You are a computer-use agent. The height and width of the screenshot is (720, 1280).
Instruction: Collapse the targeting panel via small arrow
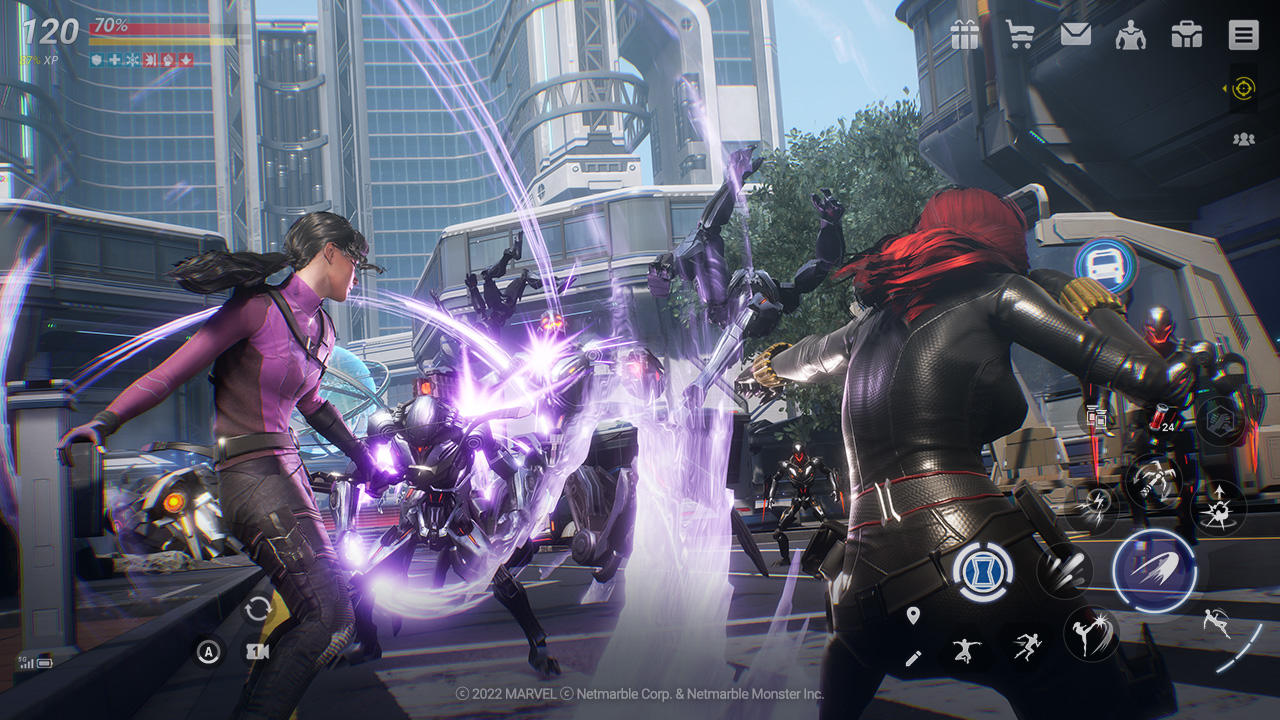click(x=1225, y=88)
